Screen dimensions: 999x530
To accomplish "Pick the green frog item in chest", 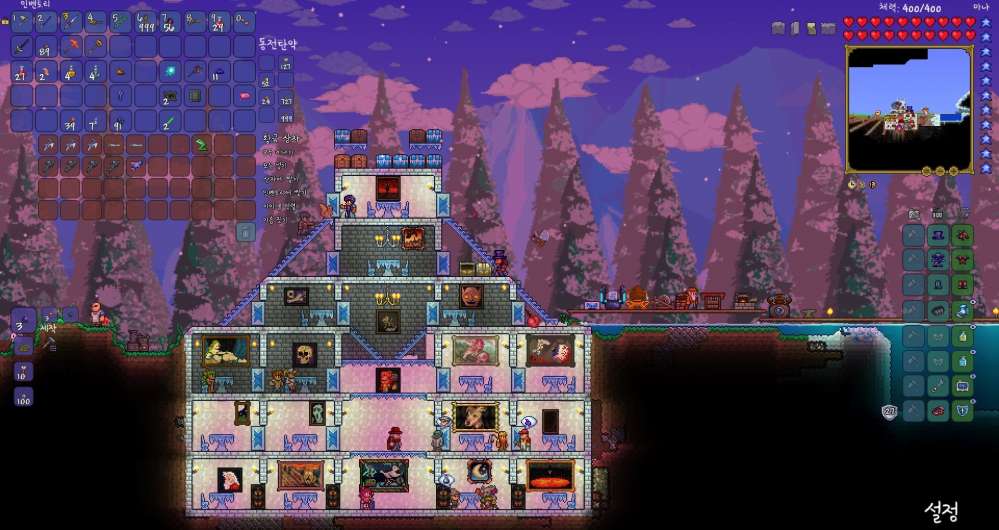I will pyautogui.click(x=201, y=144).
